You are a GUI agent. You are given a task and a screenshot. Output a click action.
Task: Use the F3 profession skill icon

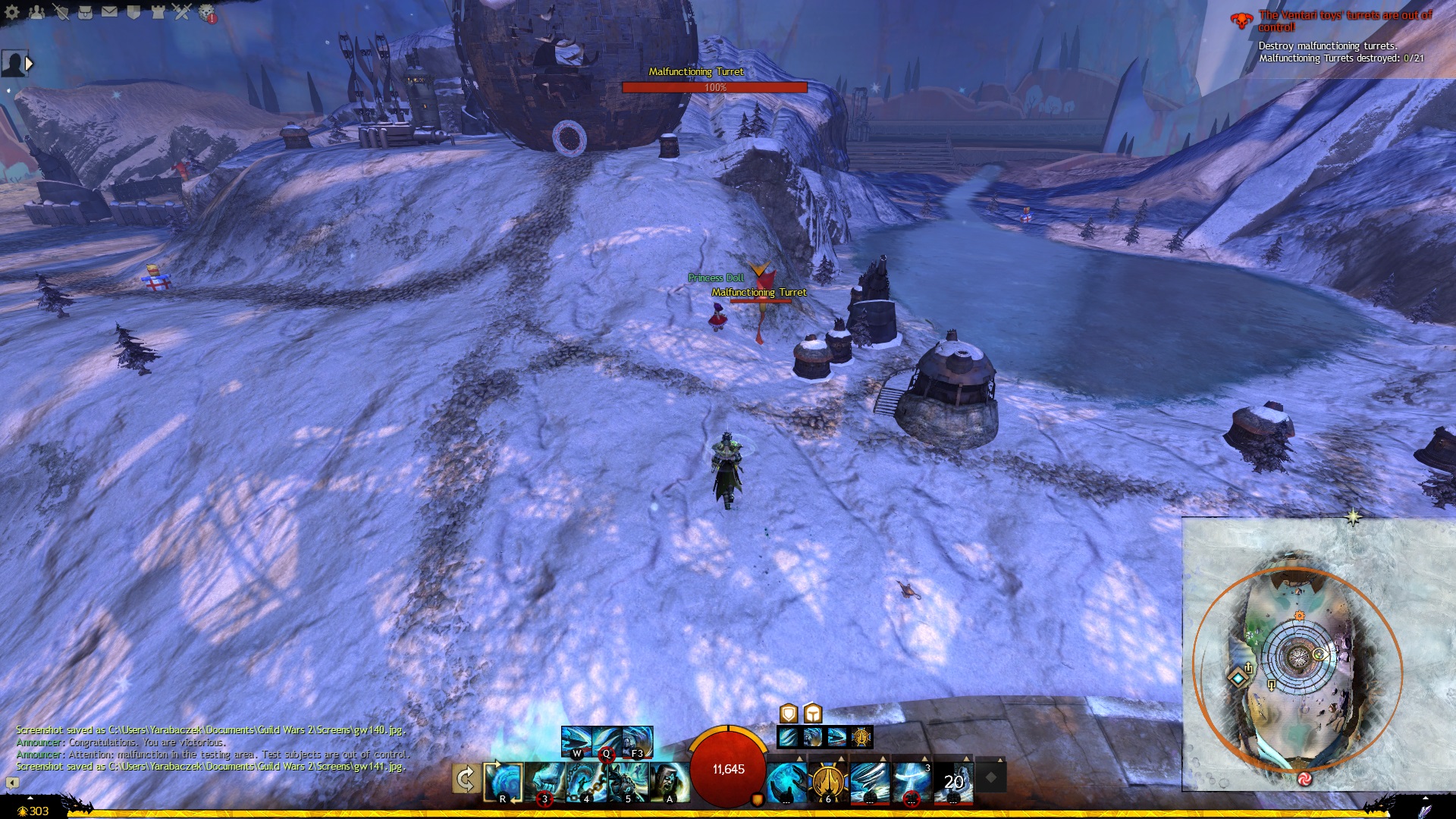point(637,742)
